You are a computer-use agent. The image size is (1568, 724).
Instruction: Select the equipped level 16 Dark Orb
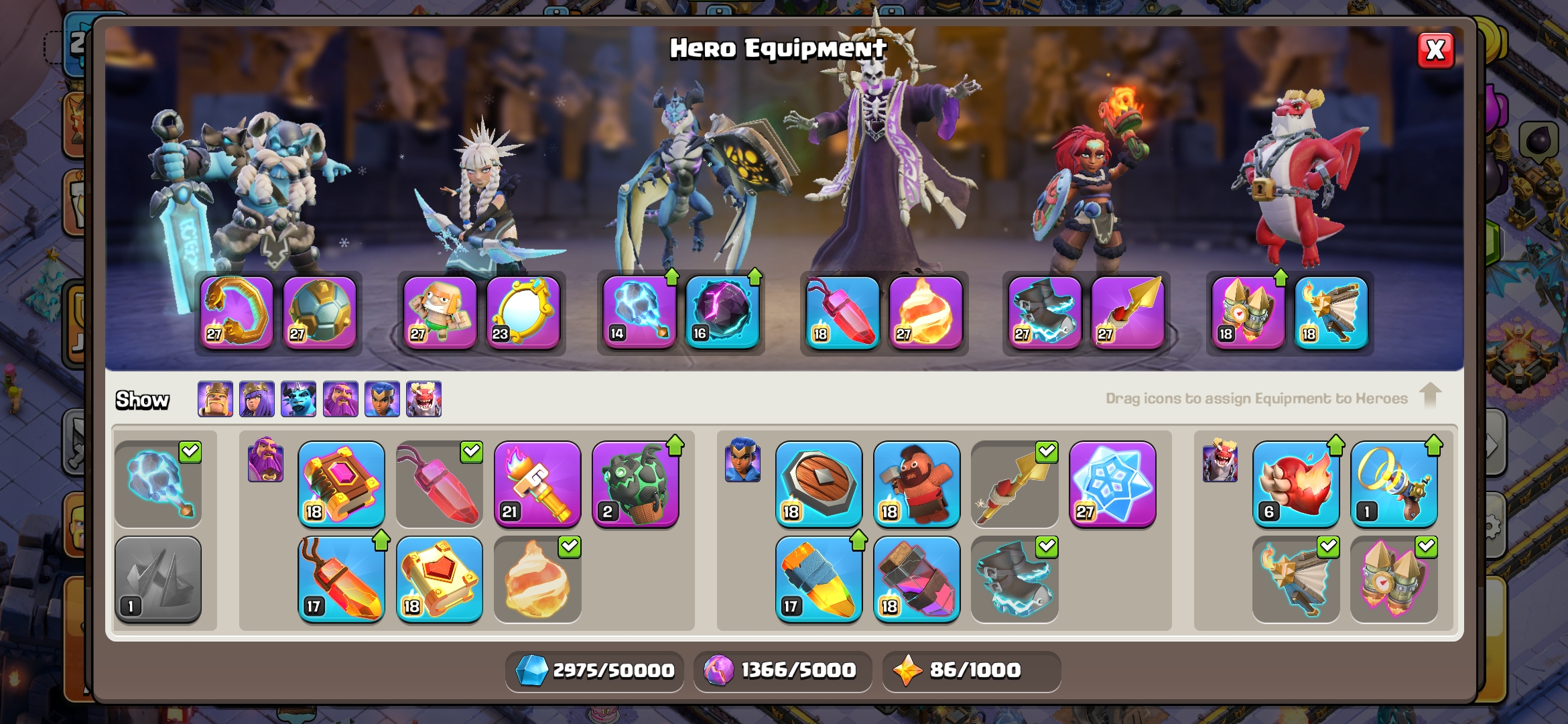click(x=722, y=312)
